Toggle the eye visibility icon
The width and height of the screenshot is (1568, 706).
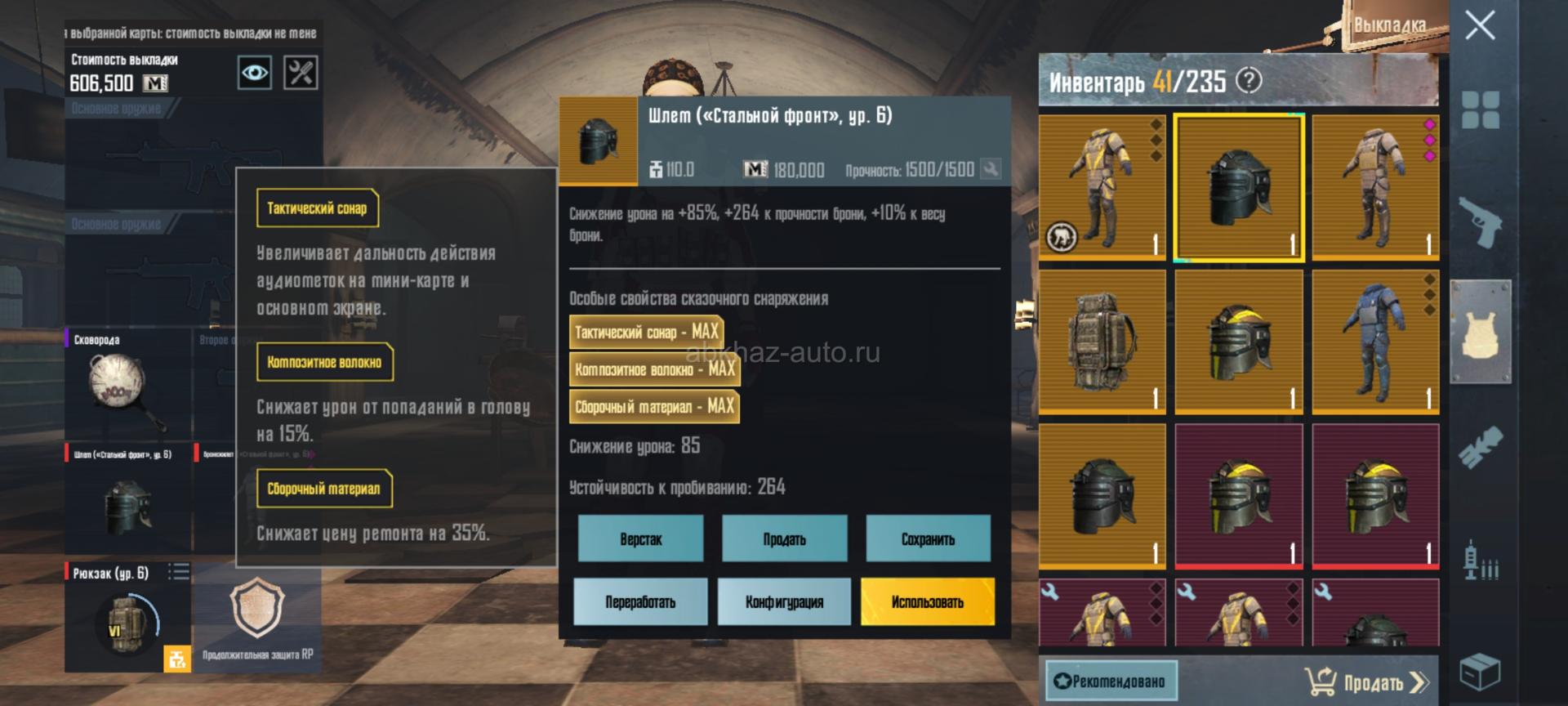coord(254,73)
